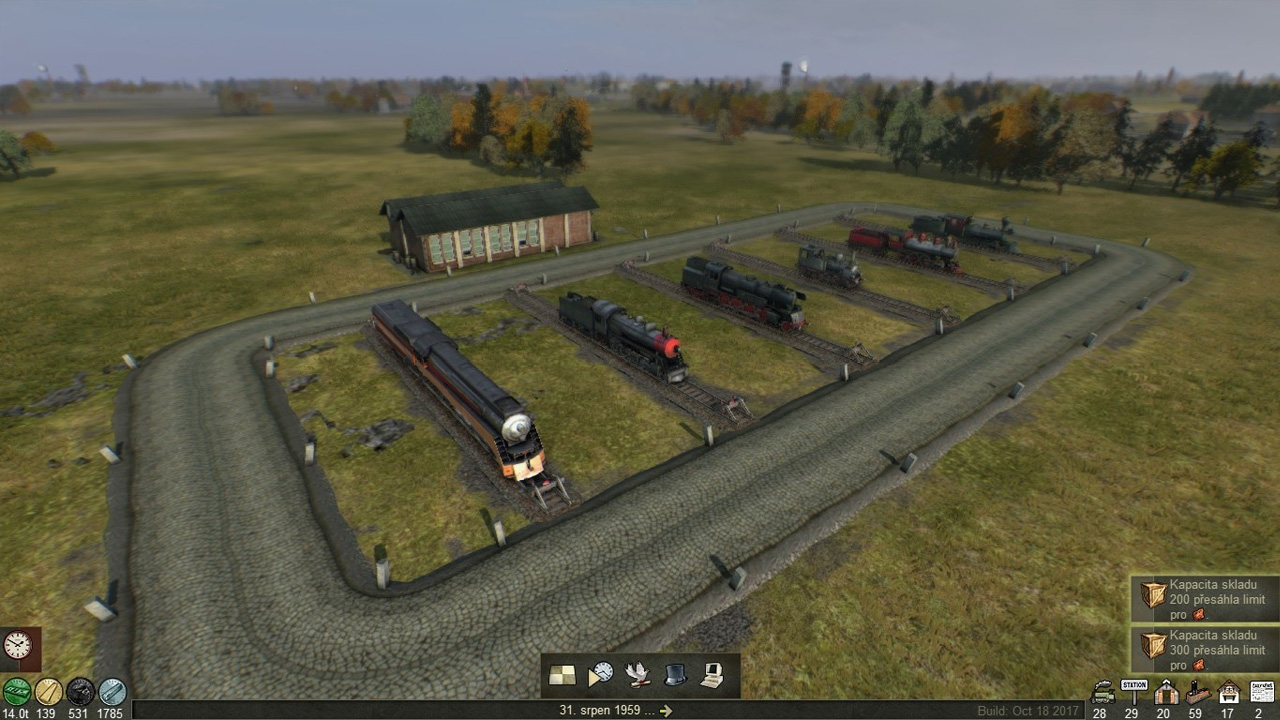
Task: Open the factory industries list icon
Action: coord(1197,691)
